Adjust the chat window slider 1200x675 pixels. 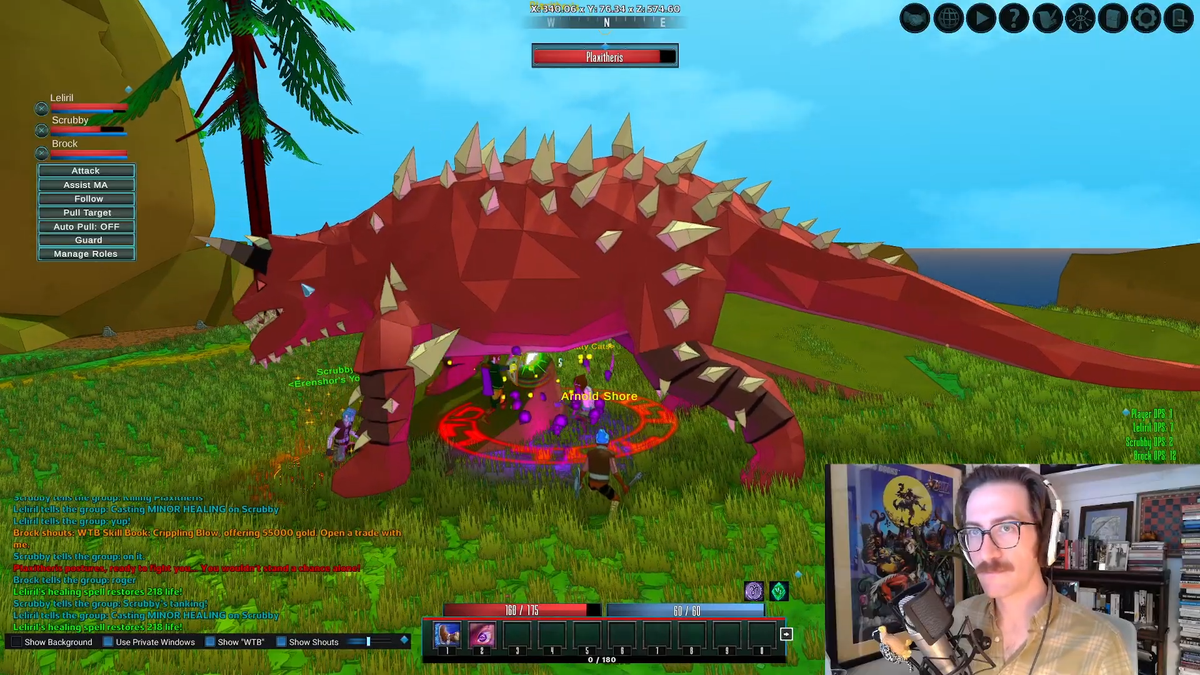point(368,641)
